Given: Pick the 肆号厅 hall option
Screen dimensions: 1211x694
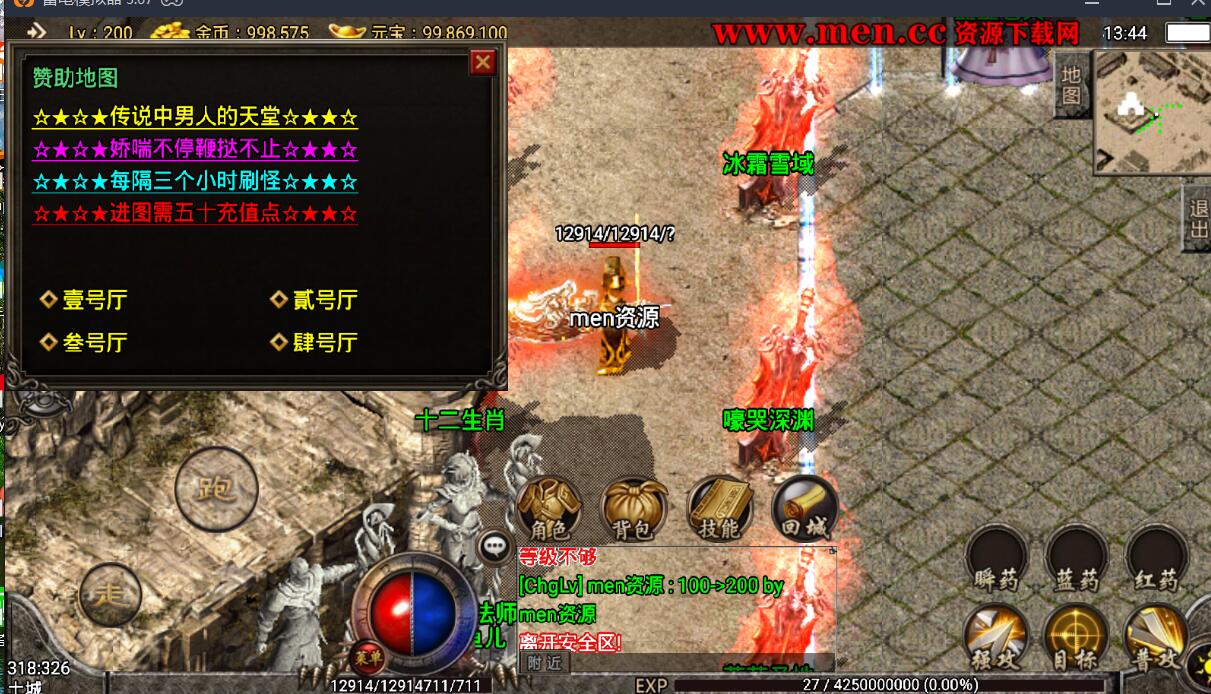Looking at the screenshot, I should 324,342.
